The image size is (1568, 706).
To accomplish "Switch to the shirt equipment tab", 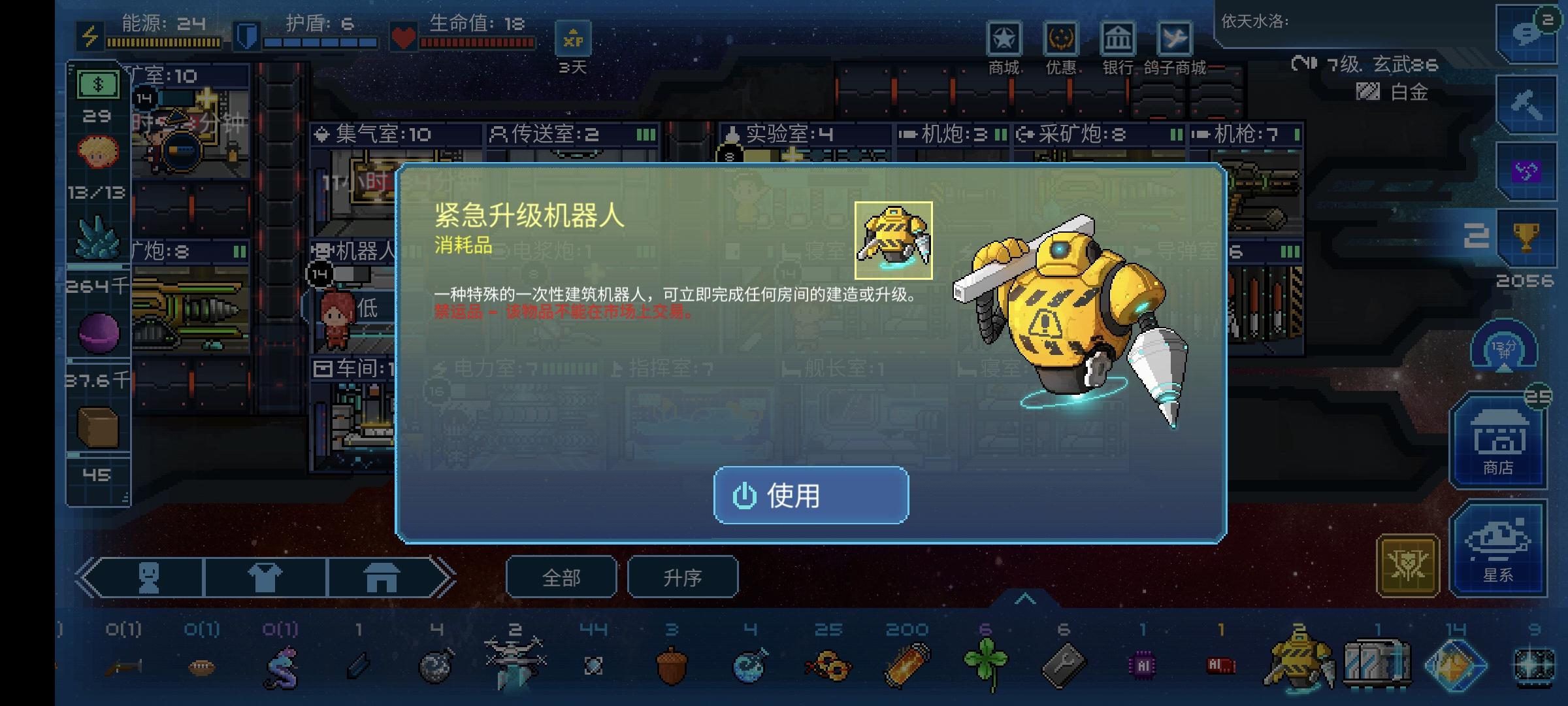I will [267, 578].
